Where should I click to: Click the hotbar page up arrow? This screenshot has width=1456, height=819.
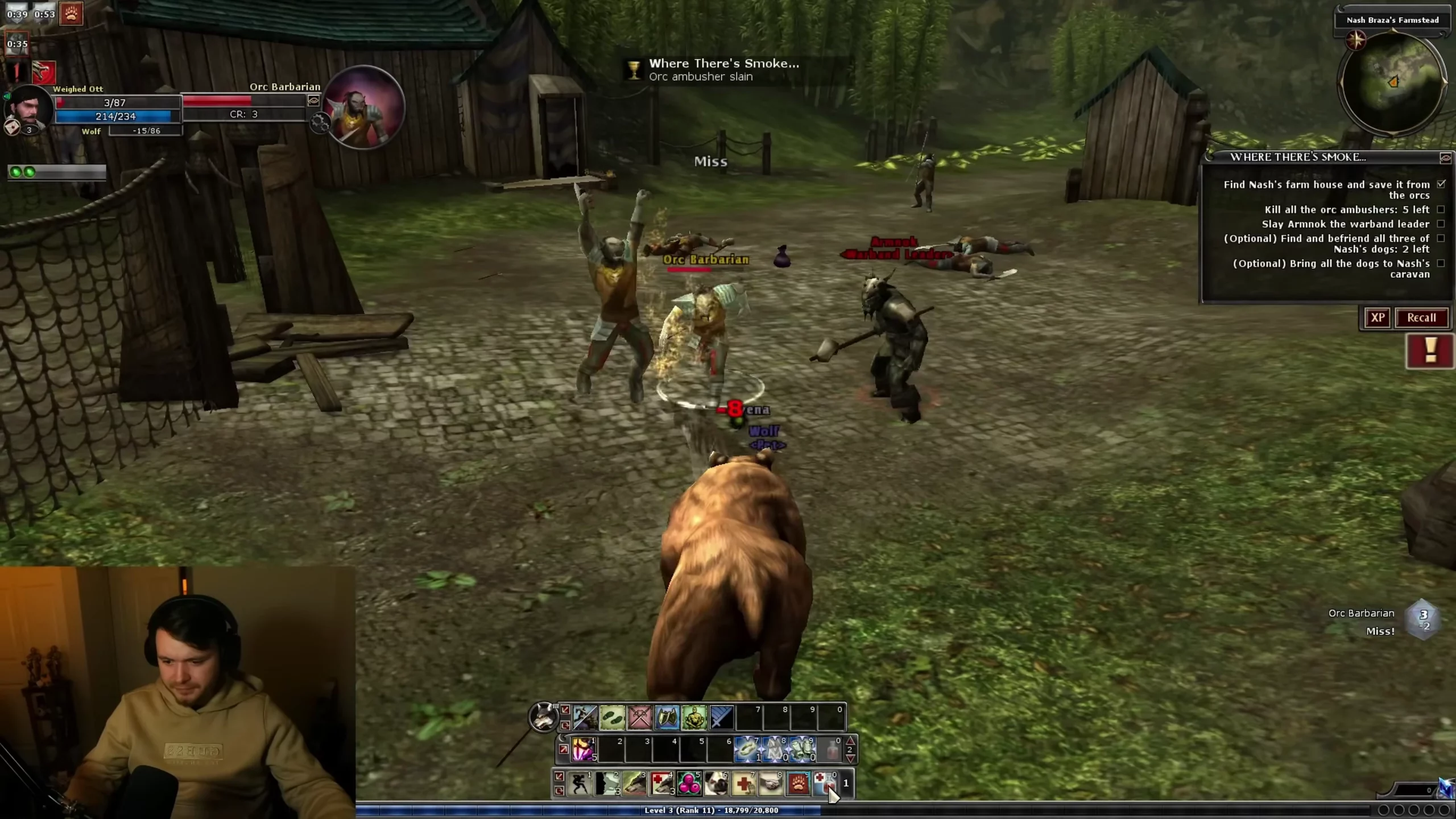(850, 741)
